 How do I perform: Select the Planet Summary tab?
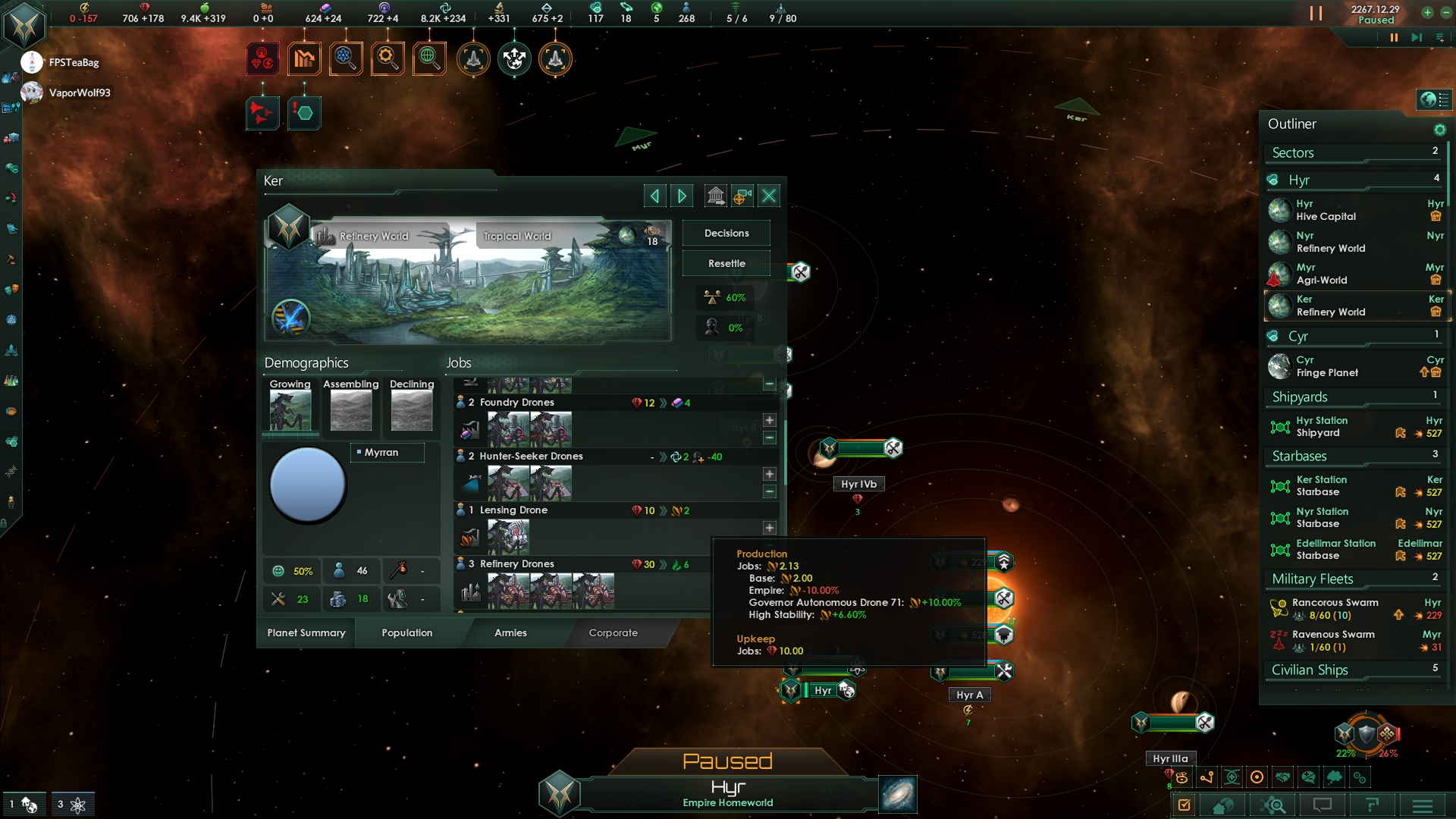(306, 633)
